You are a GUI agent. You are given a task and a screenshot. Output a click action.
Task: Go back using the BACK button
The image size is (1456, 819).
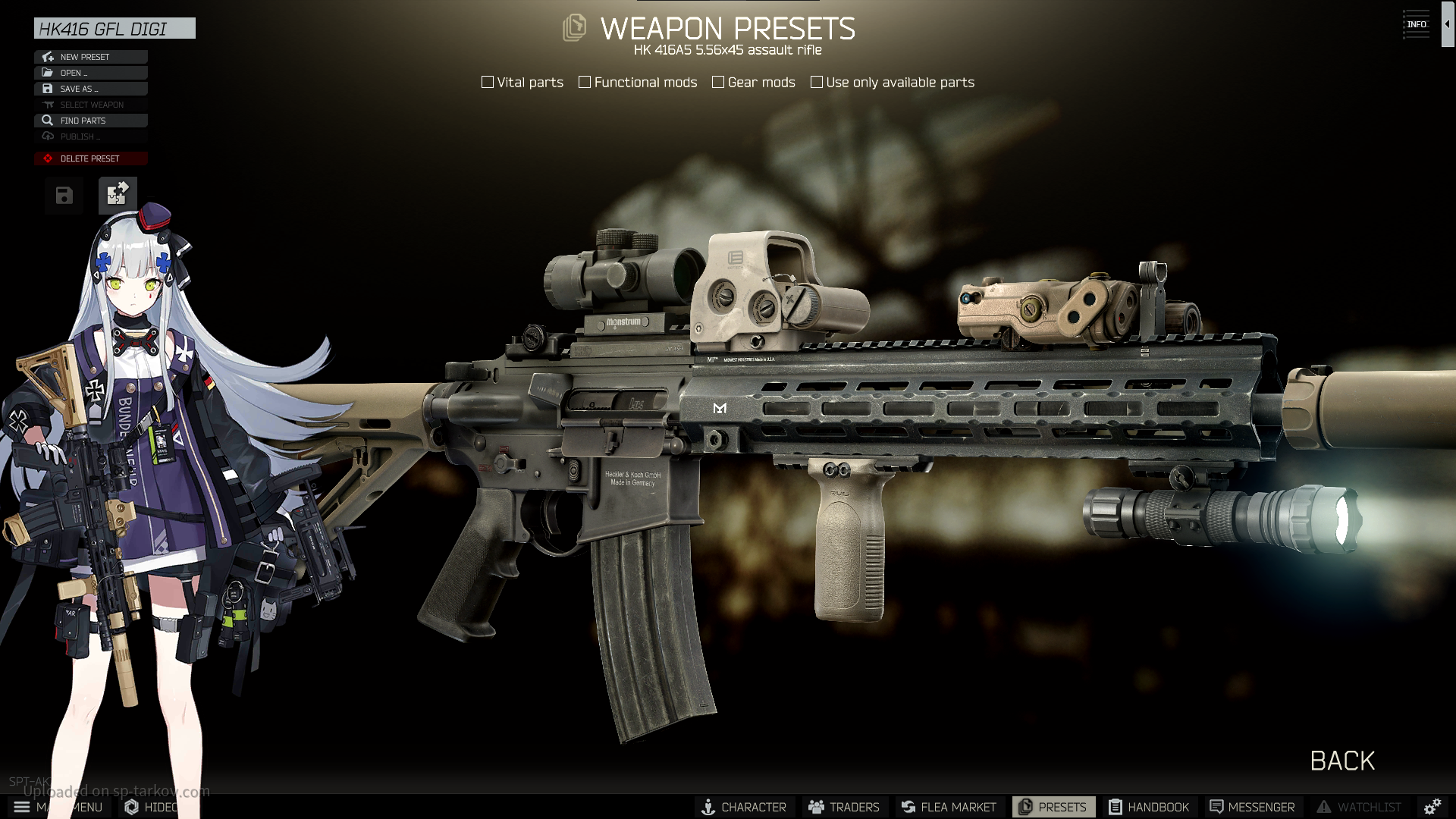[x=1342, y=761]
